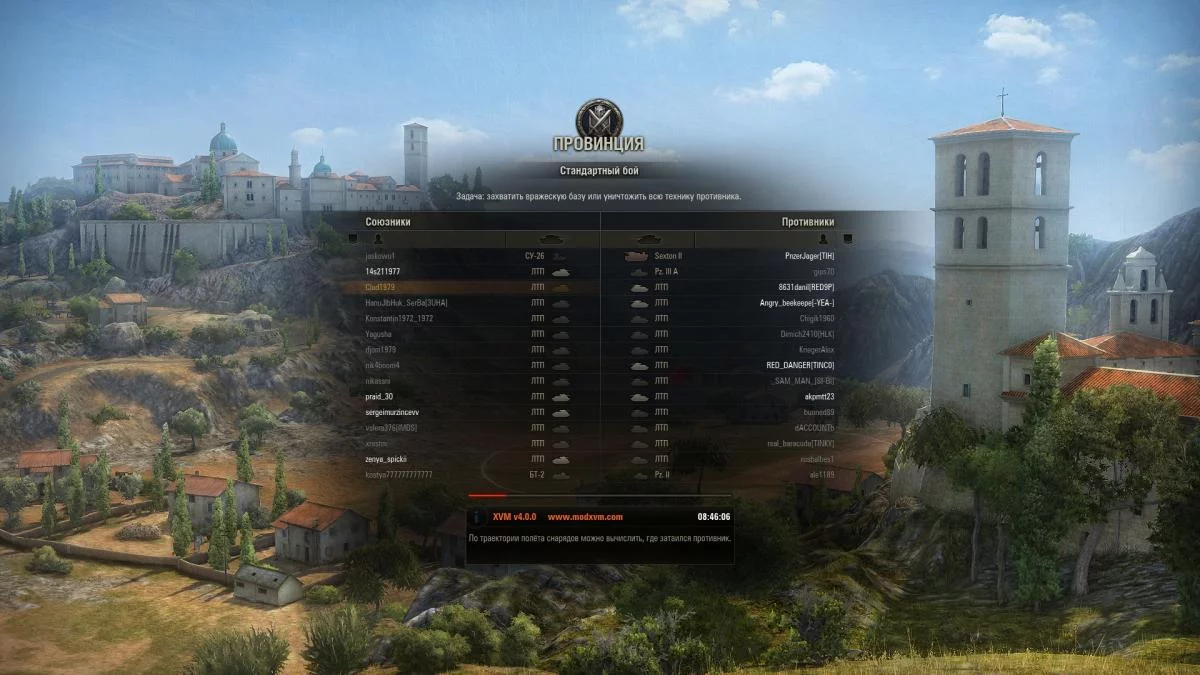
Task: Open the www.modxvm.com link
Action: (585, 517)
